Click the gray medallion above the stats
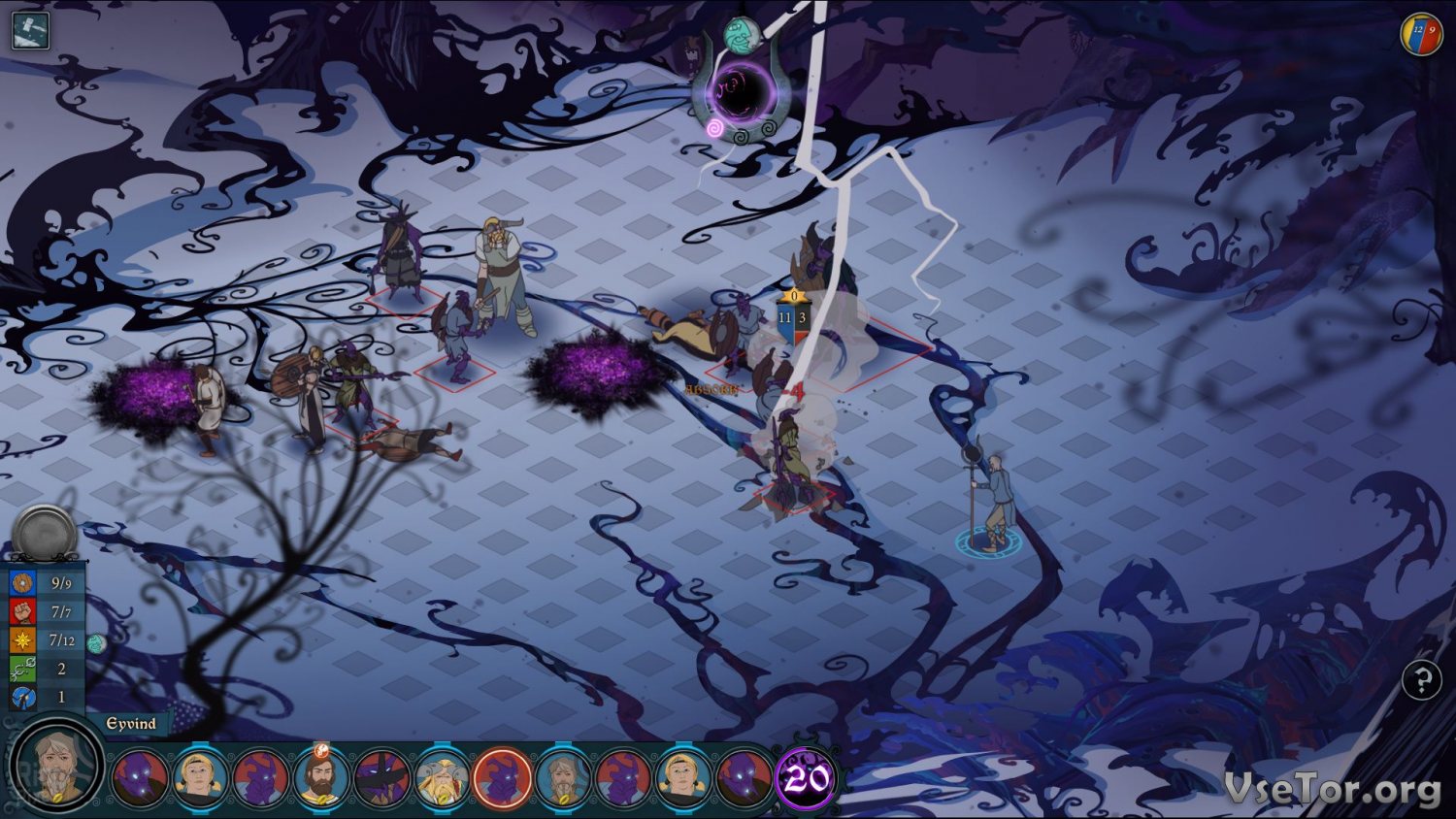 (x=44, y=533)
